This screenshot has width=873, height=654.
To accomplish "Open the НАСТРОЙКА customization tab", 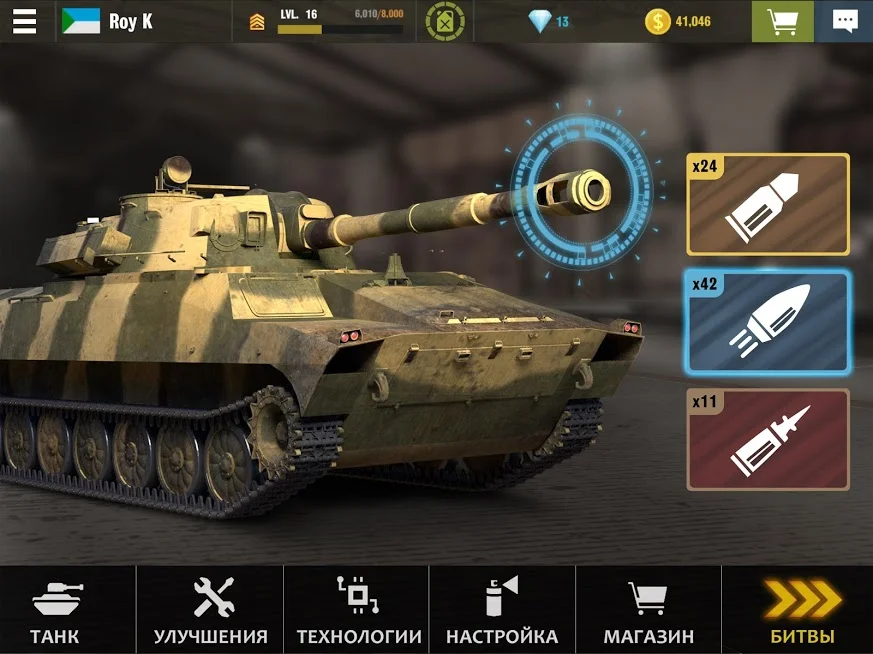I will tap(502, 610).
